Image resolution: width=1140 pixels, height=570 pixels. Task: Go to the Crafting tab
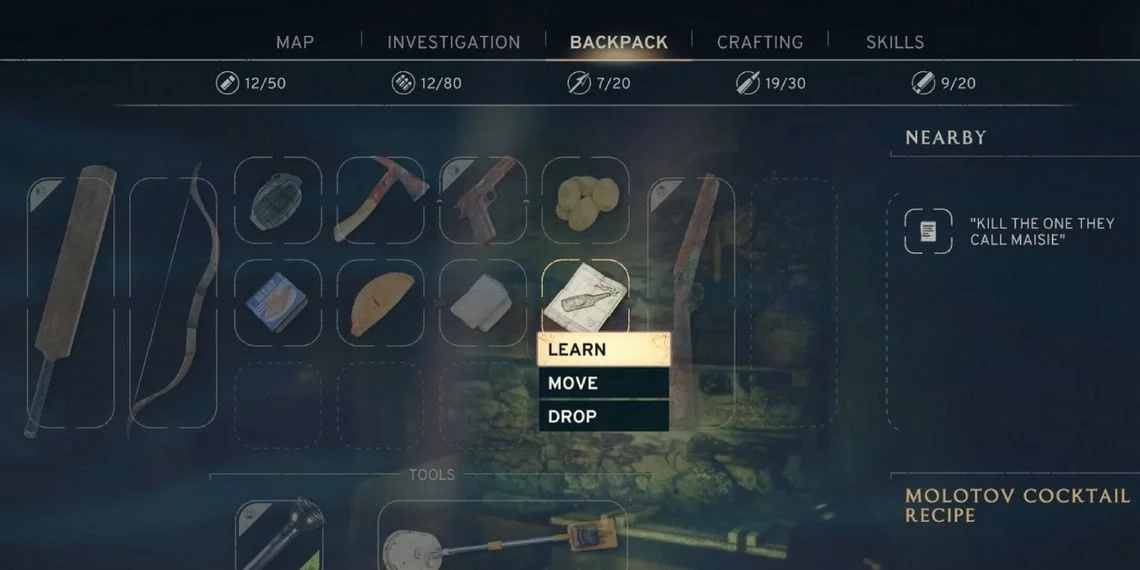tap(760, 42)
